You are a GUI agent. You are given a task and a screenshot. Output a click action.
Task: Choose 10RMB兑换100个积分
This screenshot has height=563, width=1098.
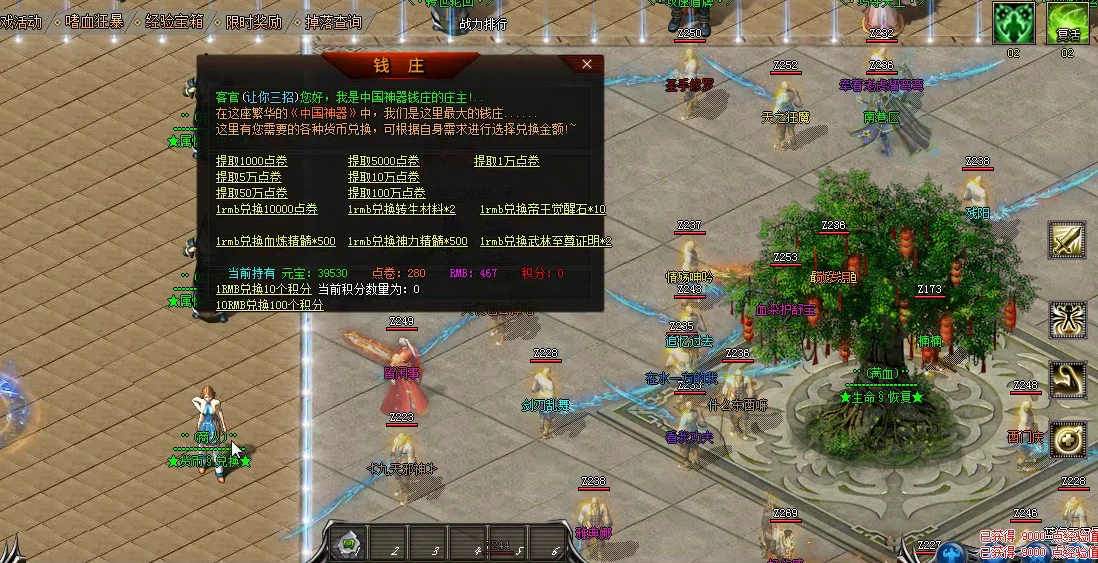270,305
